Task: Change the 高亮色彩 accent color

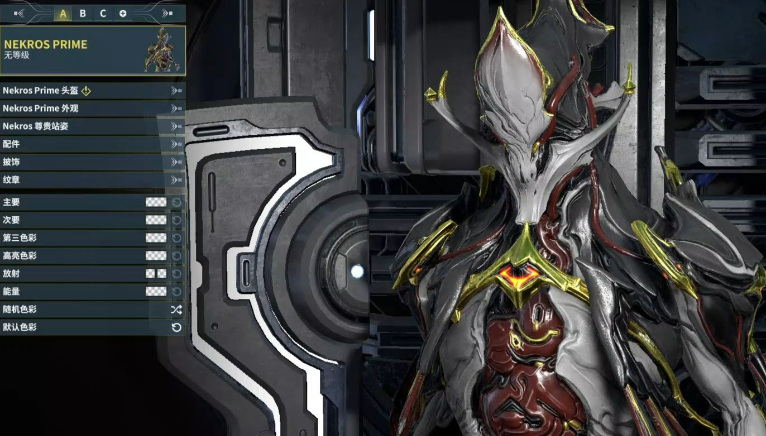Action: coord(156,256)
